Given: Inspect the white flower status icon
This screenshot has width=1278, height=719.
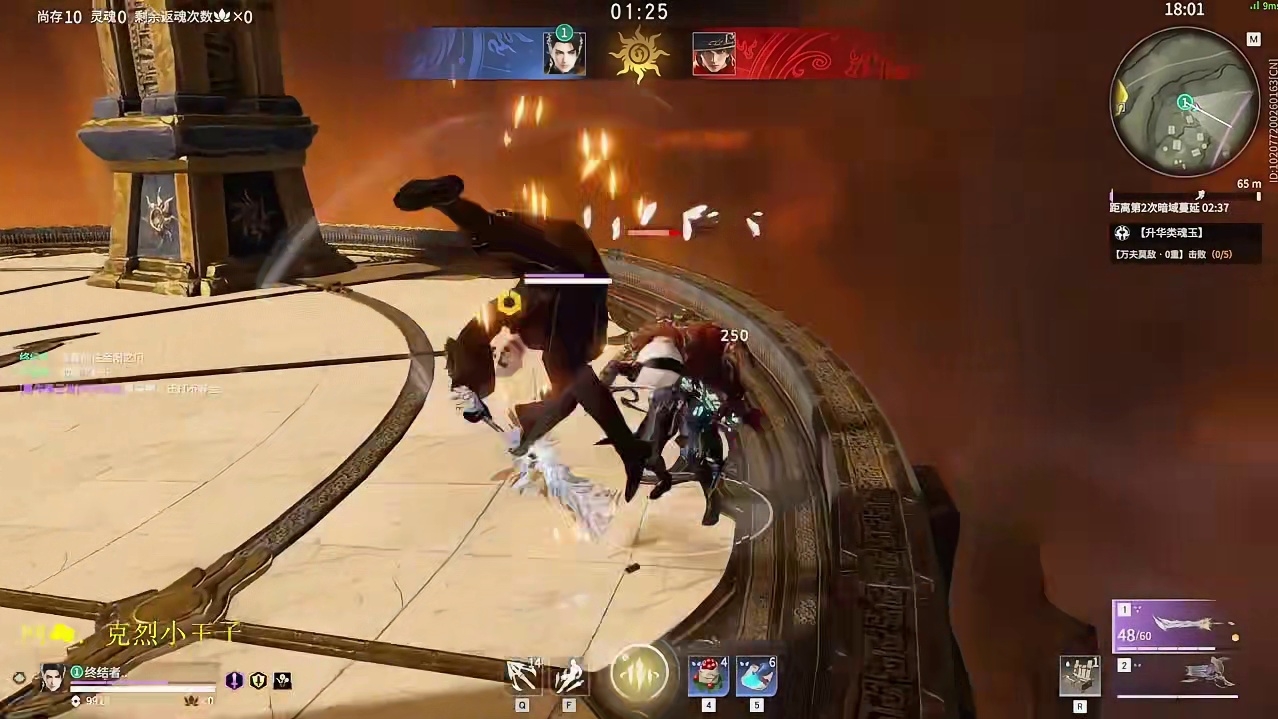Looking at the screenshot, I should pos(283,681).
